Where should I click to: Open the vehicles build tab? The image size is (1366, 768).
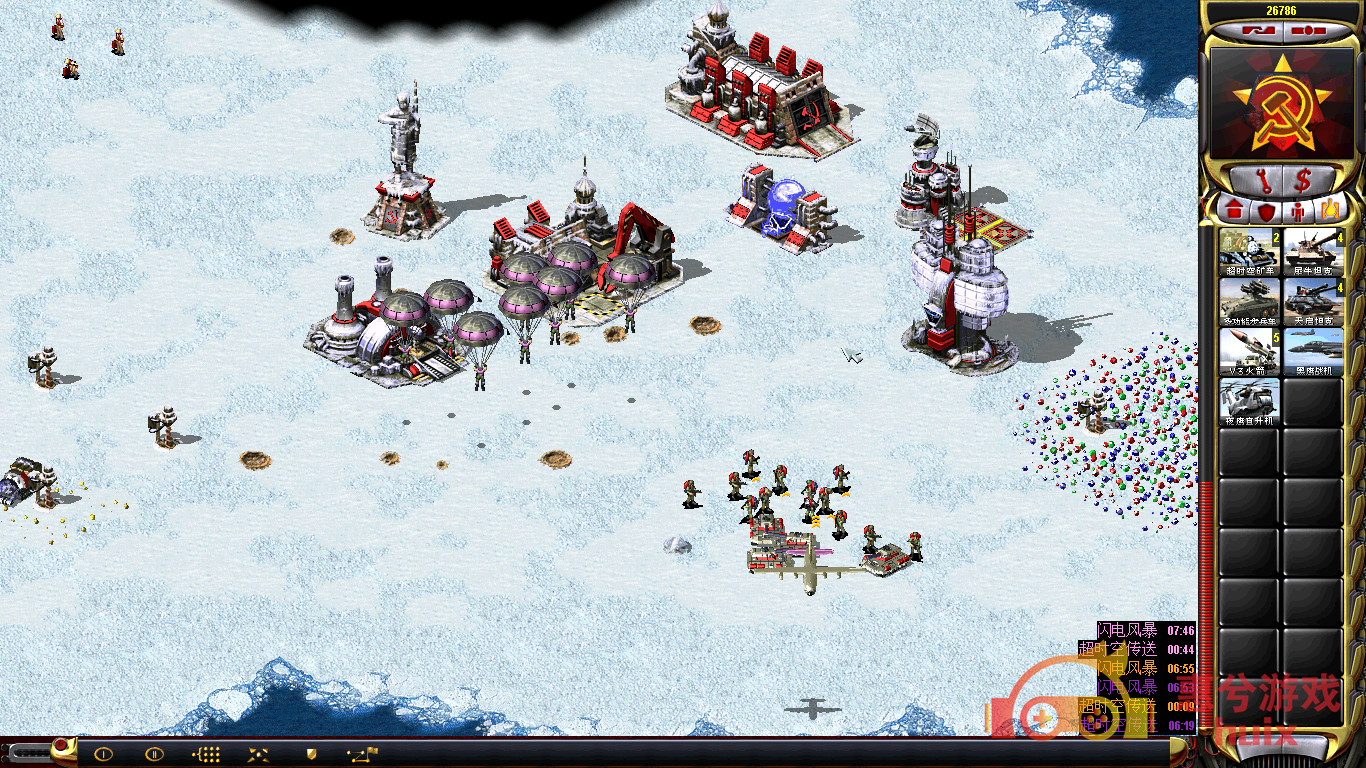pos(1329,211)
